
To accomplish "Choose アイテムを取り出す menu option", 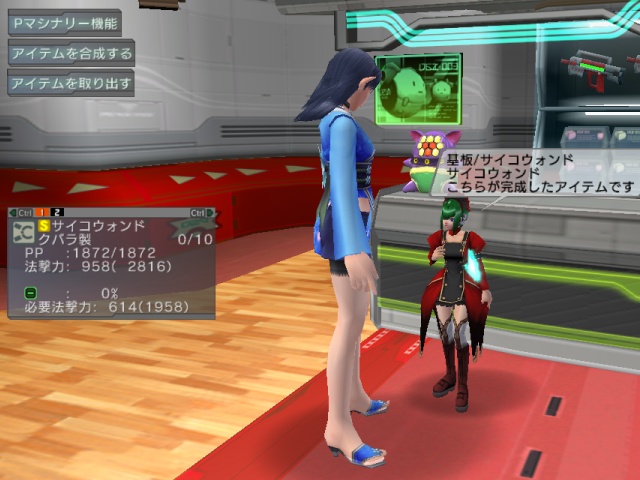I will [x=70, y=83].
